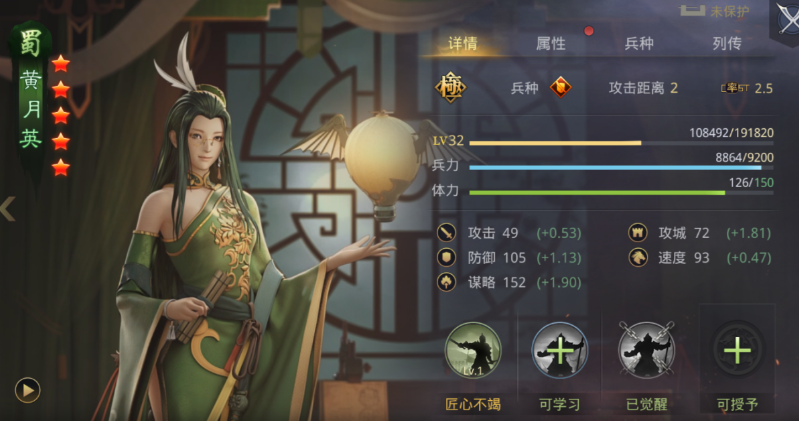The height and width of the screenshot is (421, 799).
Task: Click the play button beside the portrait
Action: pyautogui.click(x=28, y=389)
